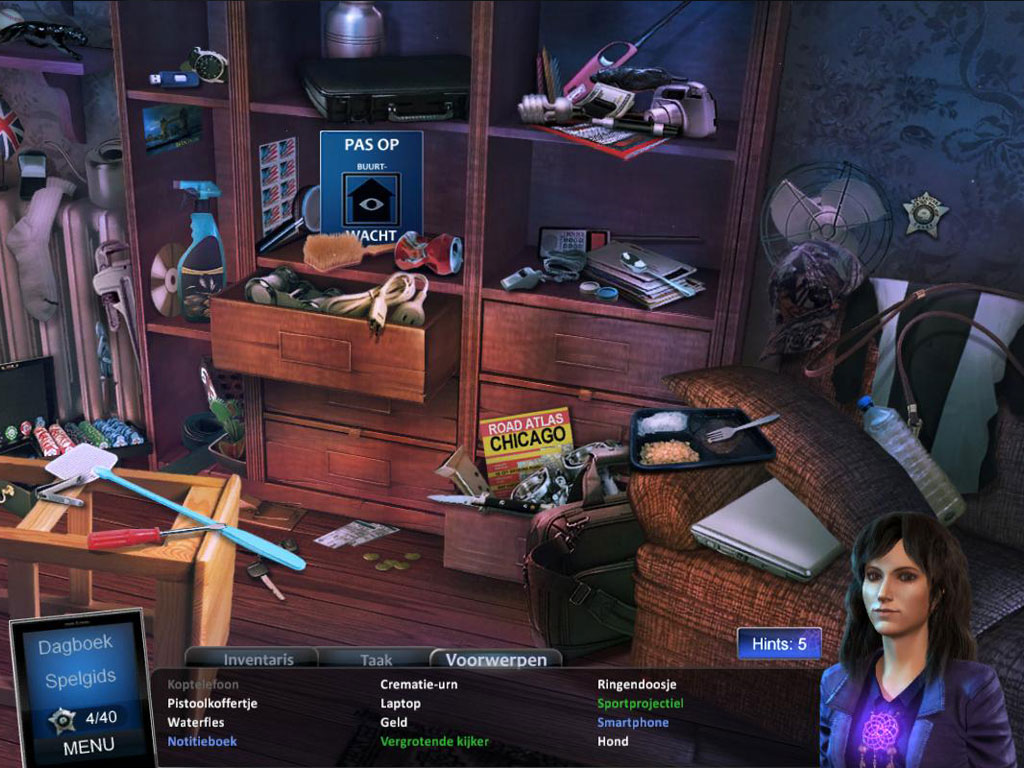
Task: Use a hint with the Hints button
Action: coord(779,644)
